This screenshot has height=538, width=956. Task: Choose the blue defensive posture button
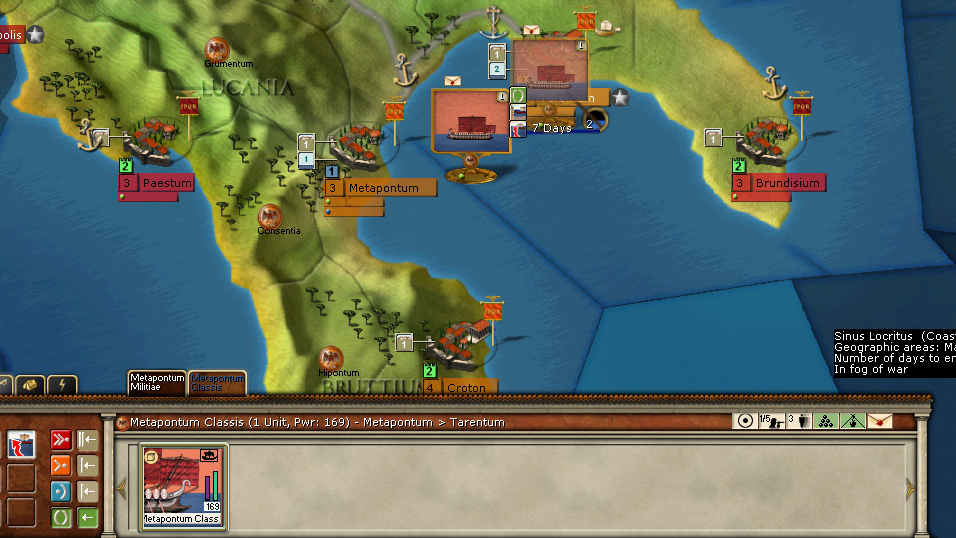point(59,490)
